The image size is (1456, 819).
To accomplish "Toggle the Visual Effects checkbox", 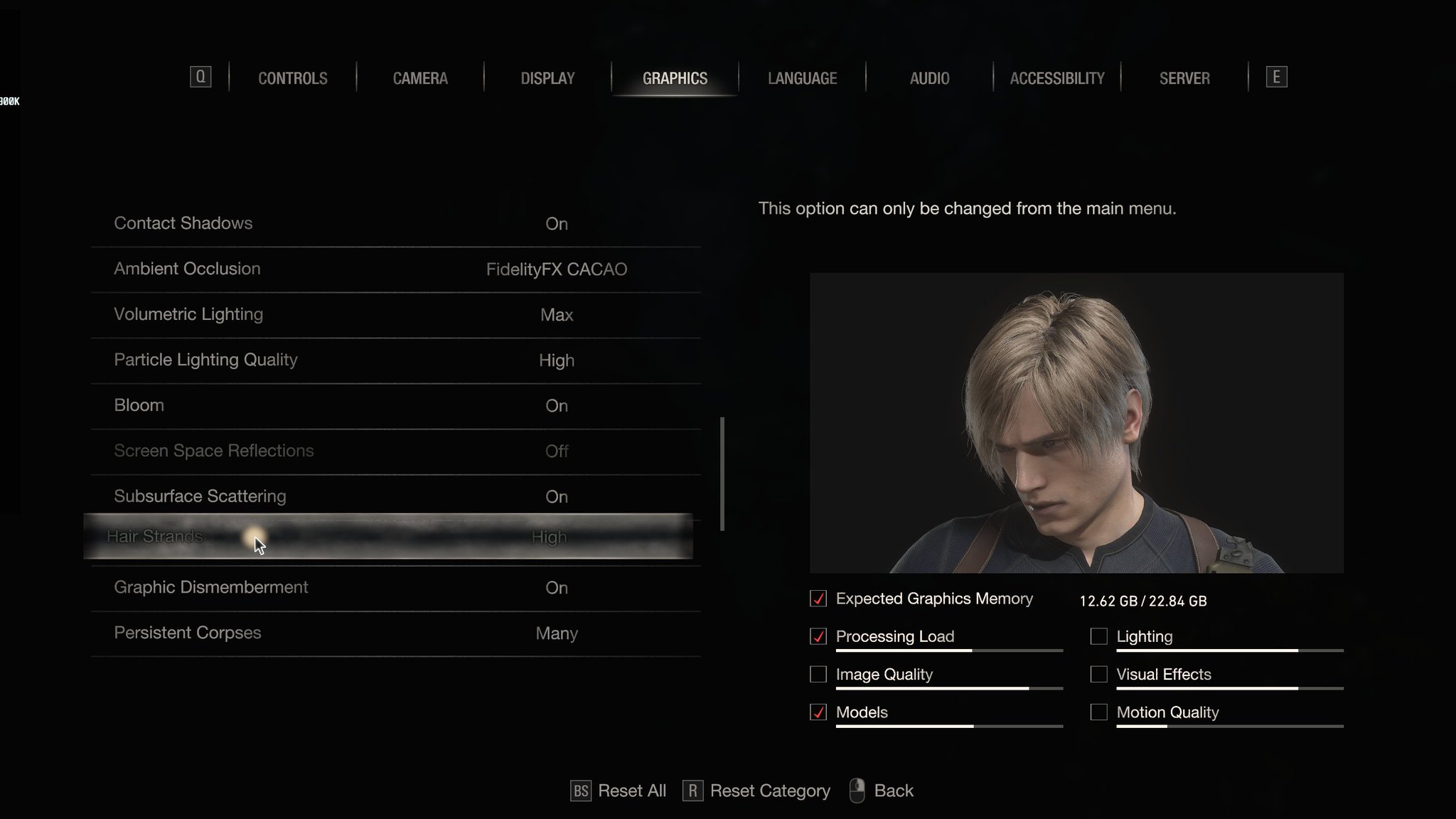I will [x=1098, y=674].
